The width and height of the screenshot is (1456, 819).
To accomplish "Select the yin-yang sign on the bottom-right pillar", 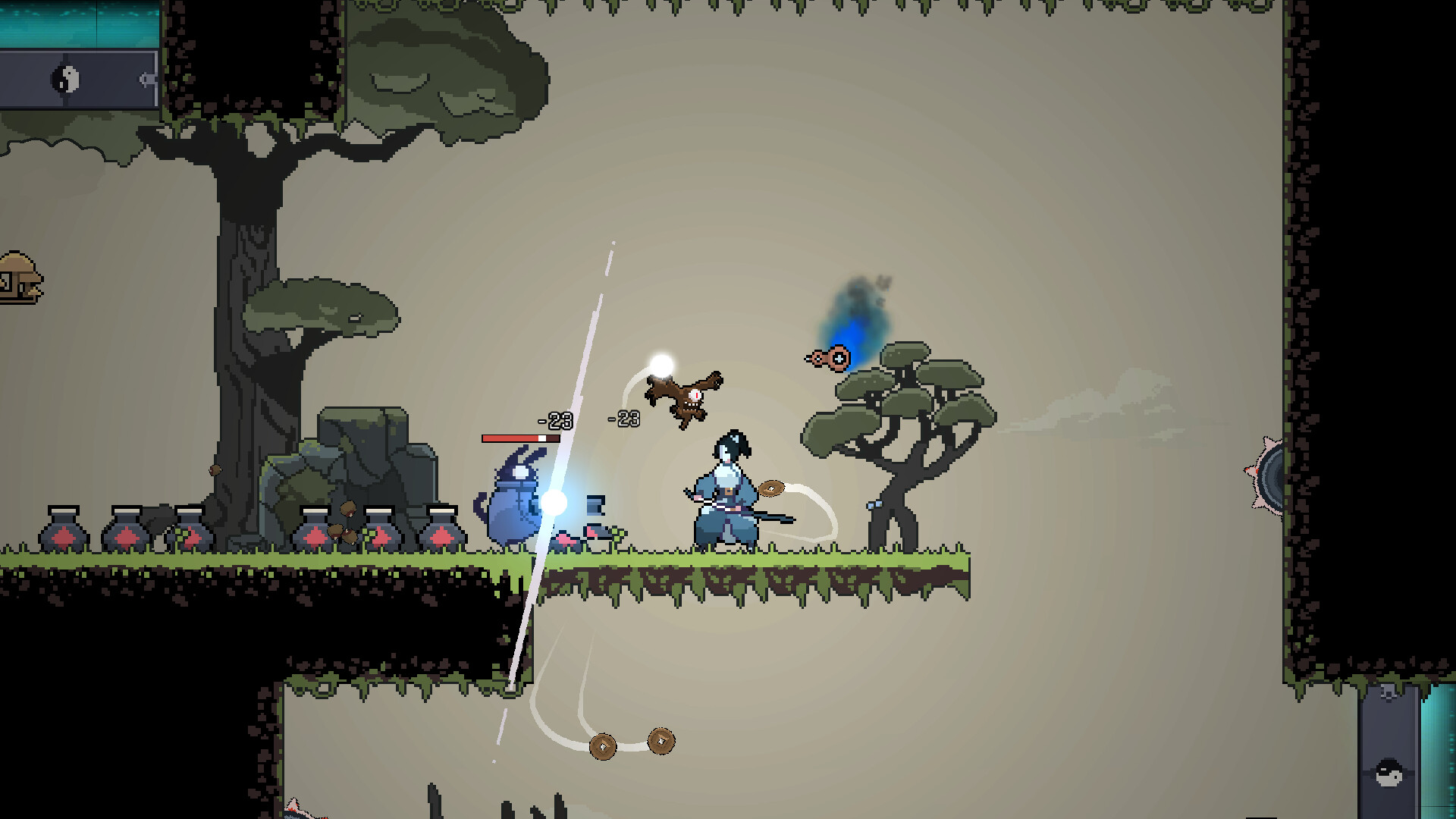I will click(x=1388, y=773).
